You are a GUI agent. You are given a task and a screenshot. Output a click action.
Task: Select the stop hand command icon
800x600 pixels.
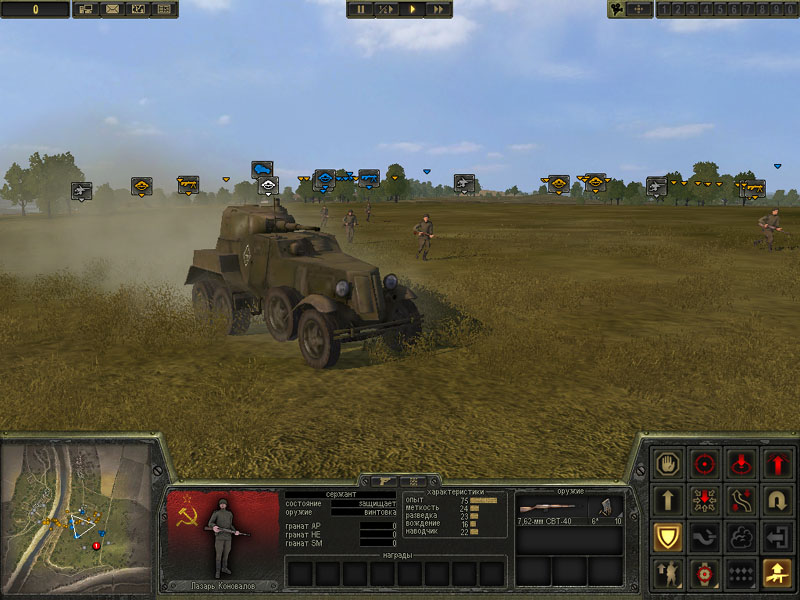point(668,464)
